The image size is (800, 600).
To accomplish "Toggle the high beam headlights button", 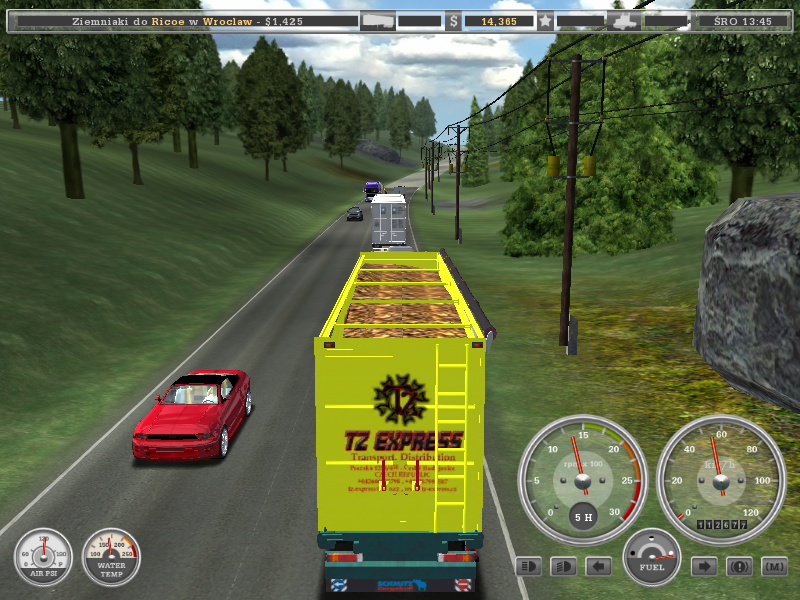I will tap(530, 567).
